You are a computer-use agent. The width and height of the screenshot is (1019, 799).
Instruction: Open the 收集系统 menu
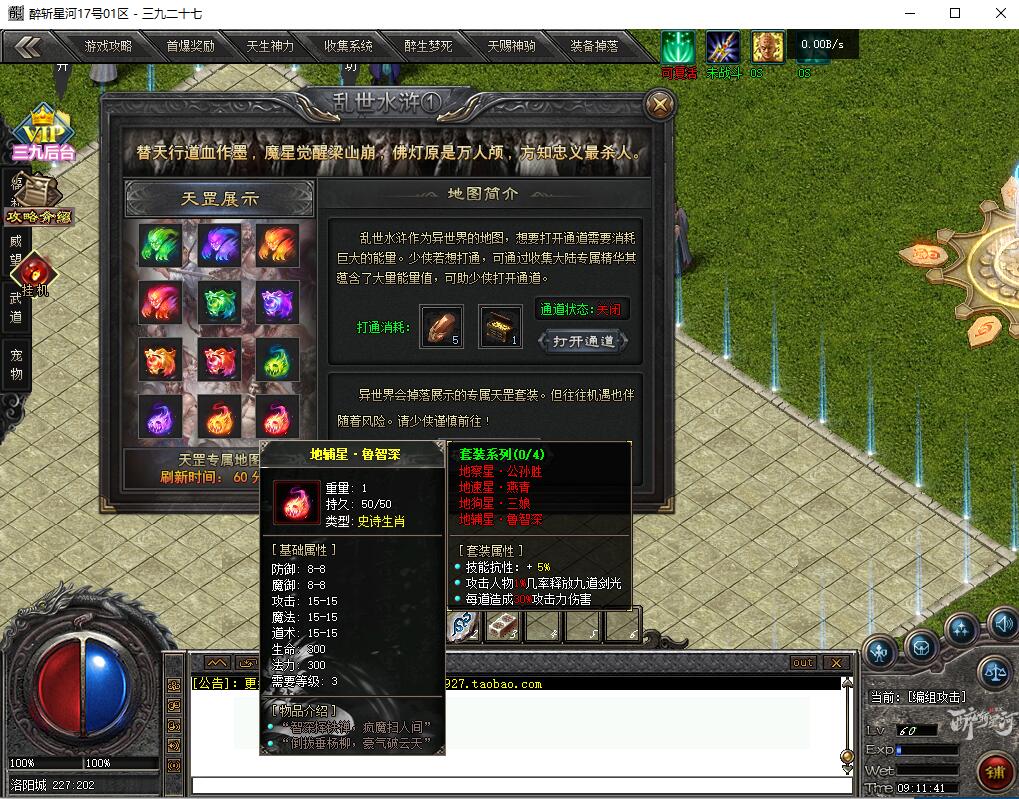[x=348, y=46]
